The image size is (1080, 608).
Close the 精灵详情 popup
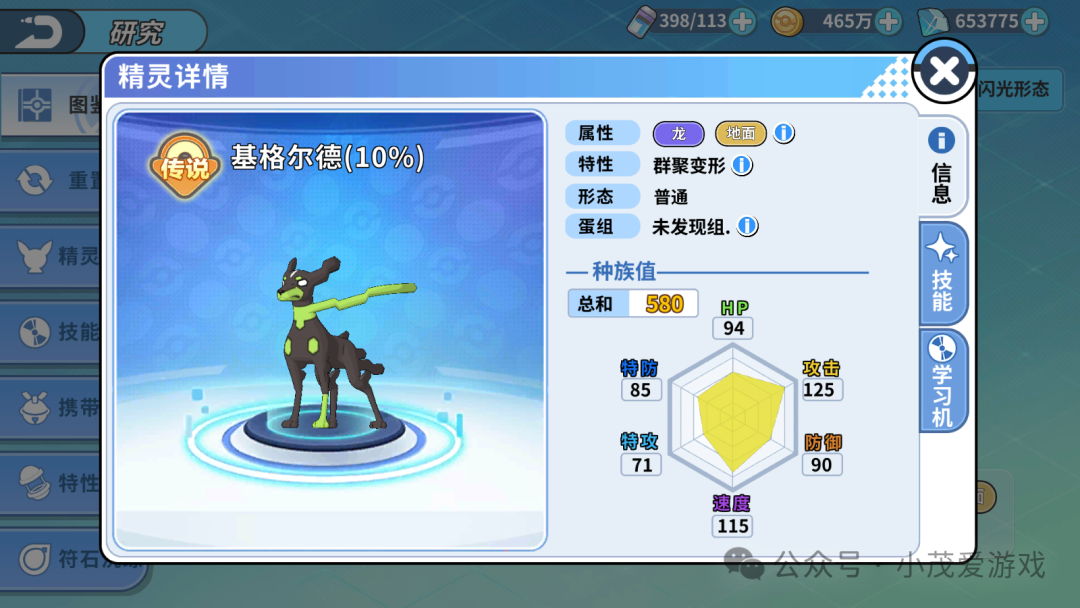pos(944,72)
